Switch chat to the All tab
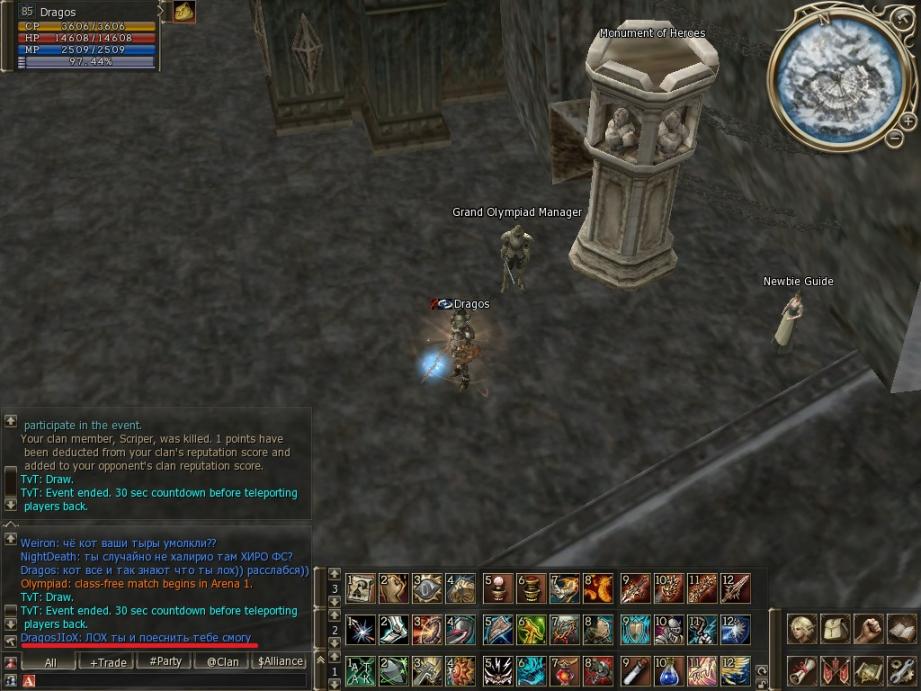This screenshot has height=691, width=921. tap(50, 662)
